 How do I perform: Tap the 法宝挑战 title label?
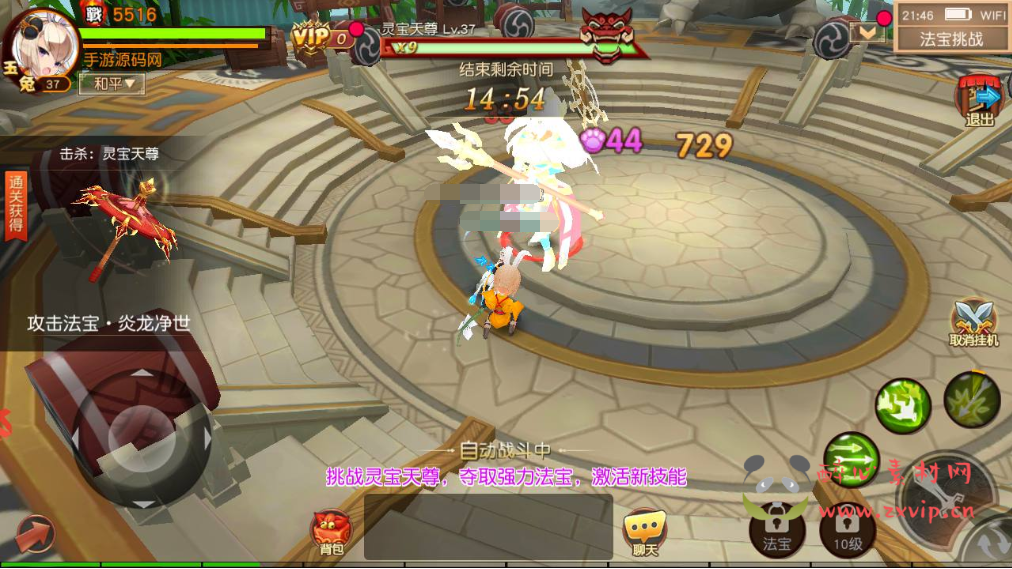[951, 39]
